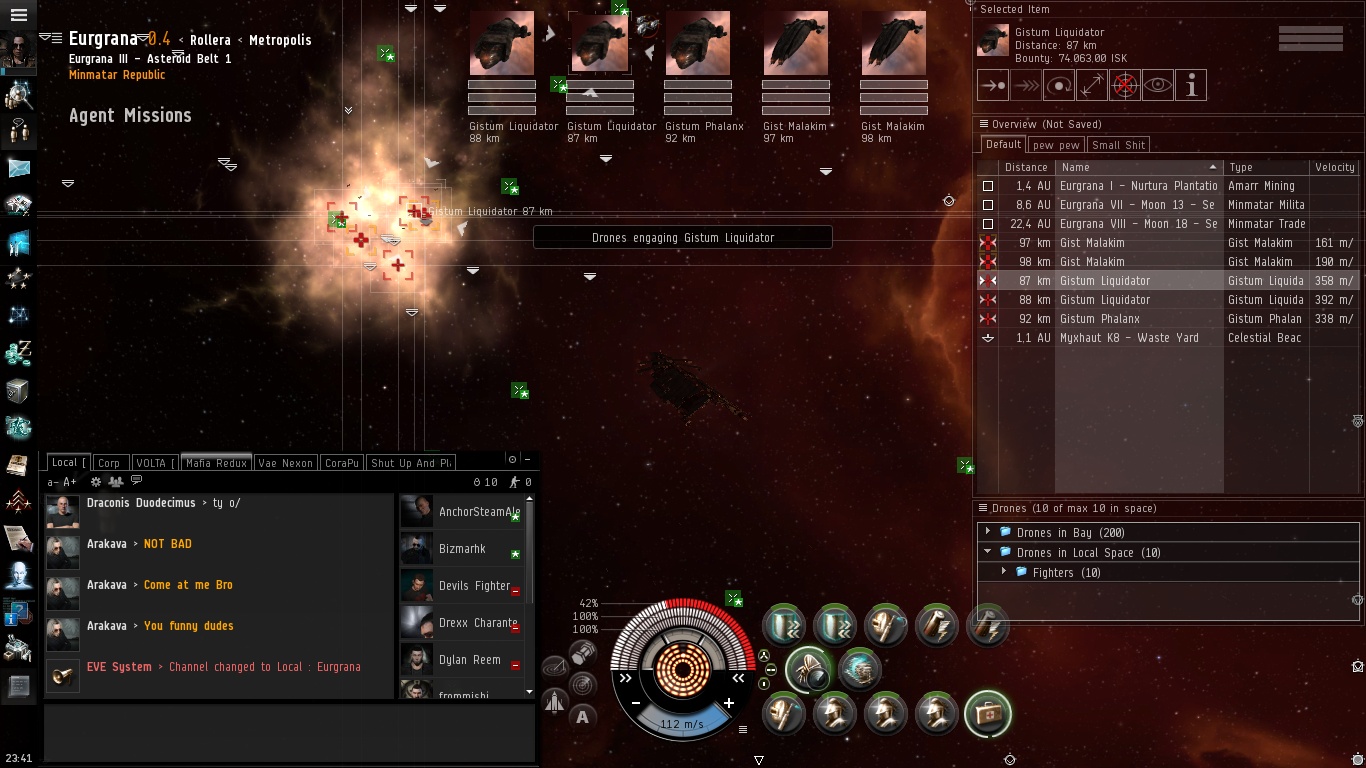
Task: Open the Small Shit overview tab
Action: coord(1118,145)
